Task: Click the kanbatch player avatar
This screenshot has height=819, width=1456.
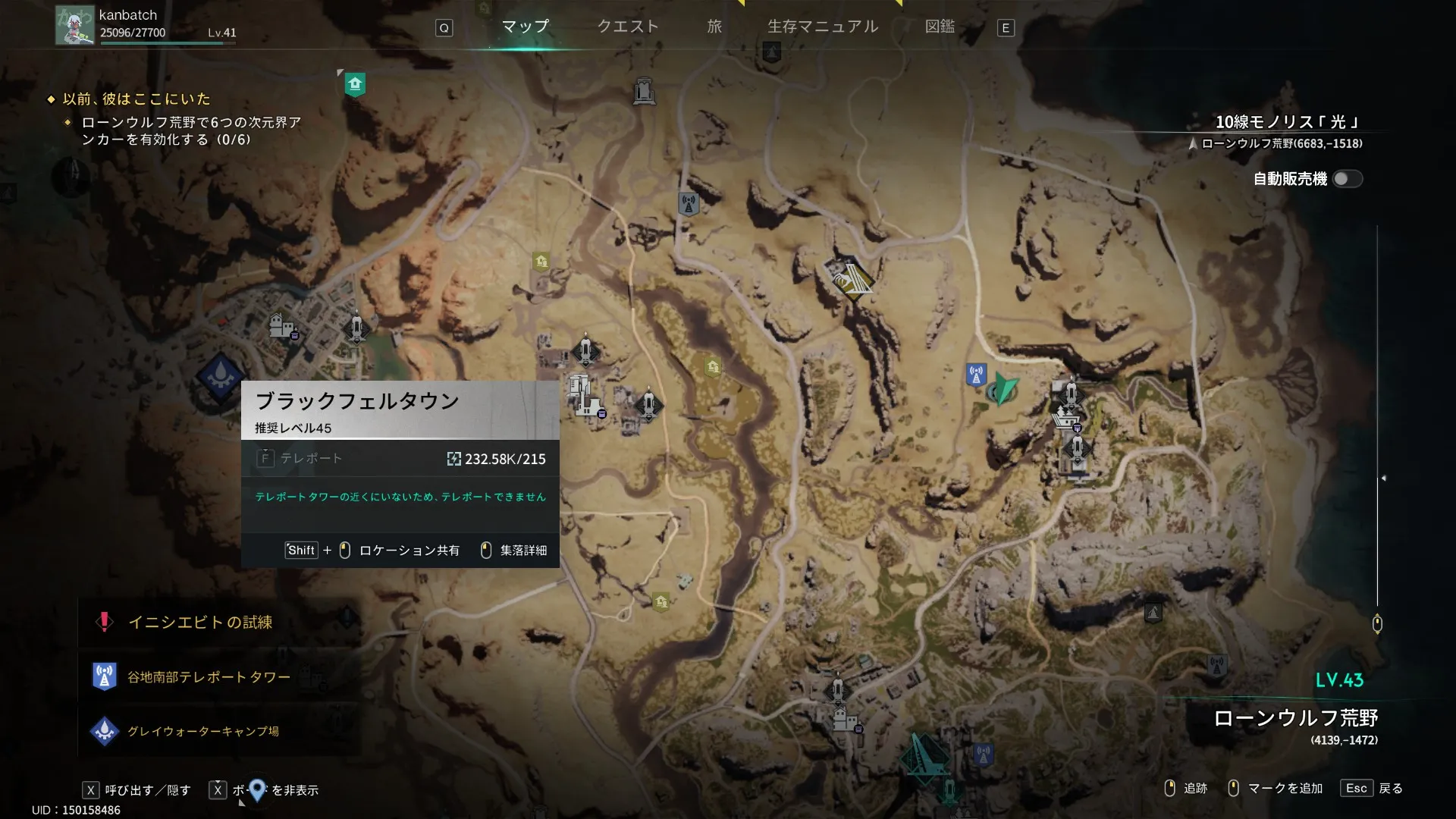Action: point(74,25)
